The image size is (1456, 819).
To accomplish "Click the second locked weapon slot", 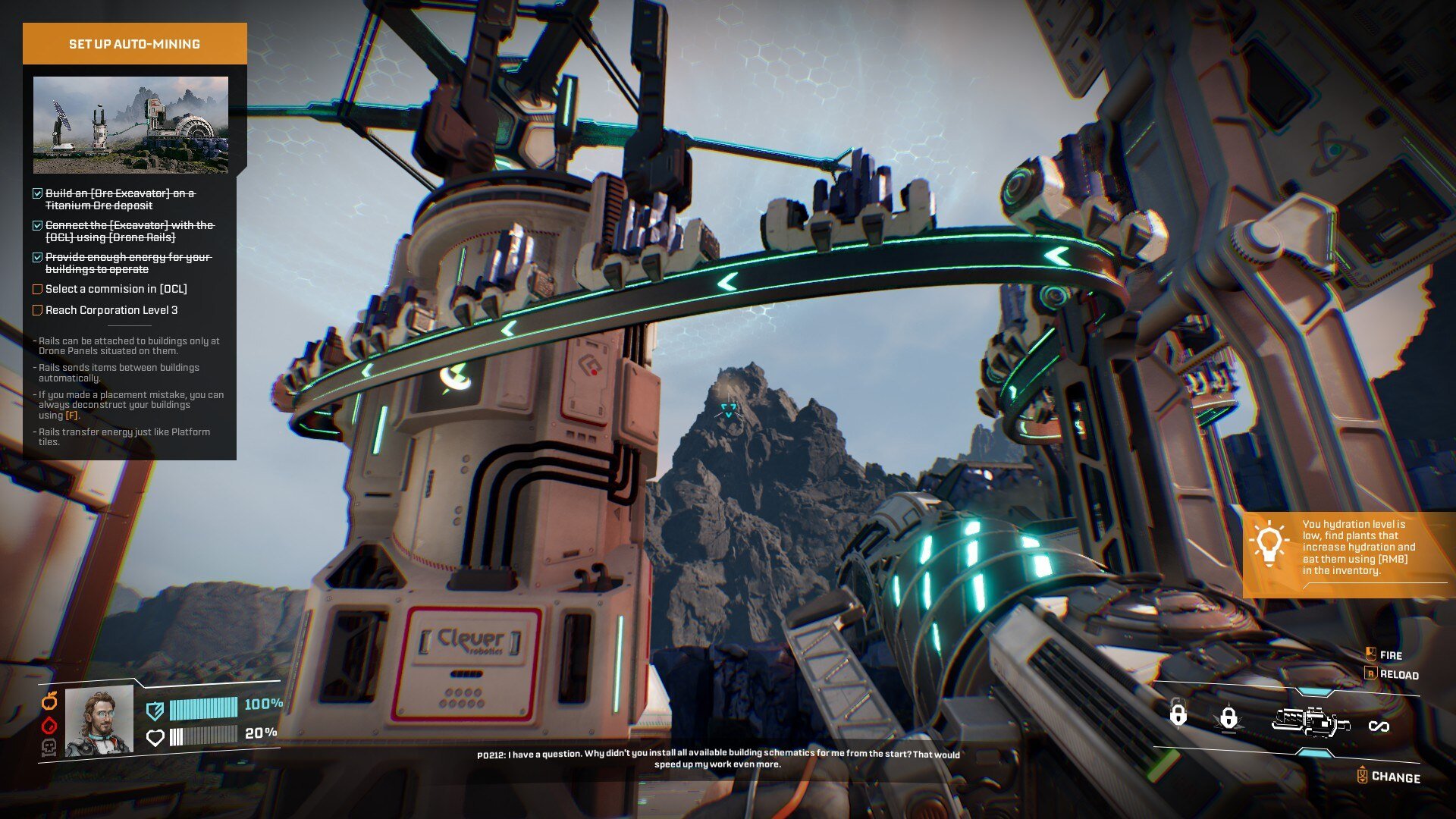I will pos(1228,717).
